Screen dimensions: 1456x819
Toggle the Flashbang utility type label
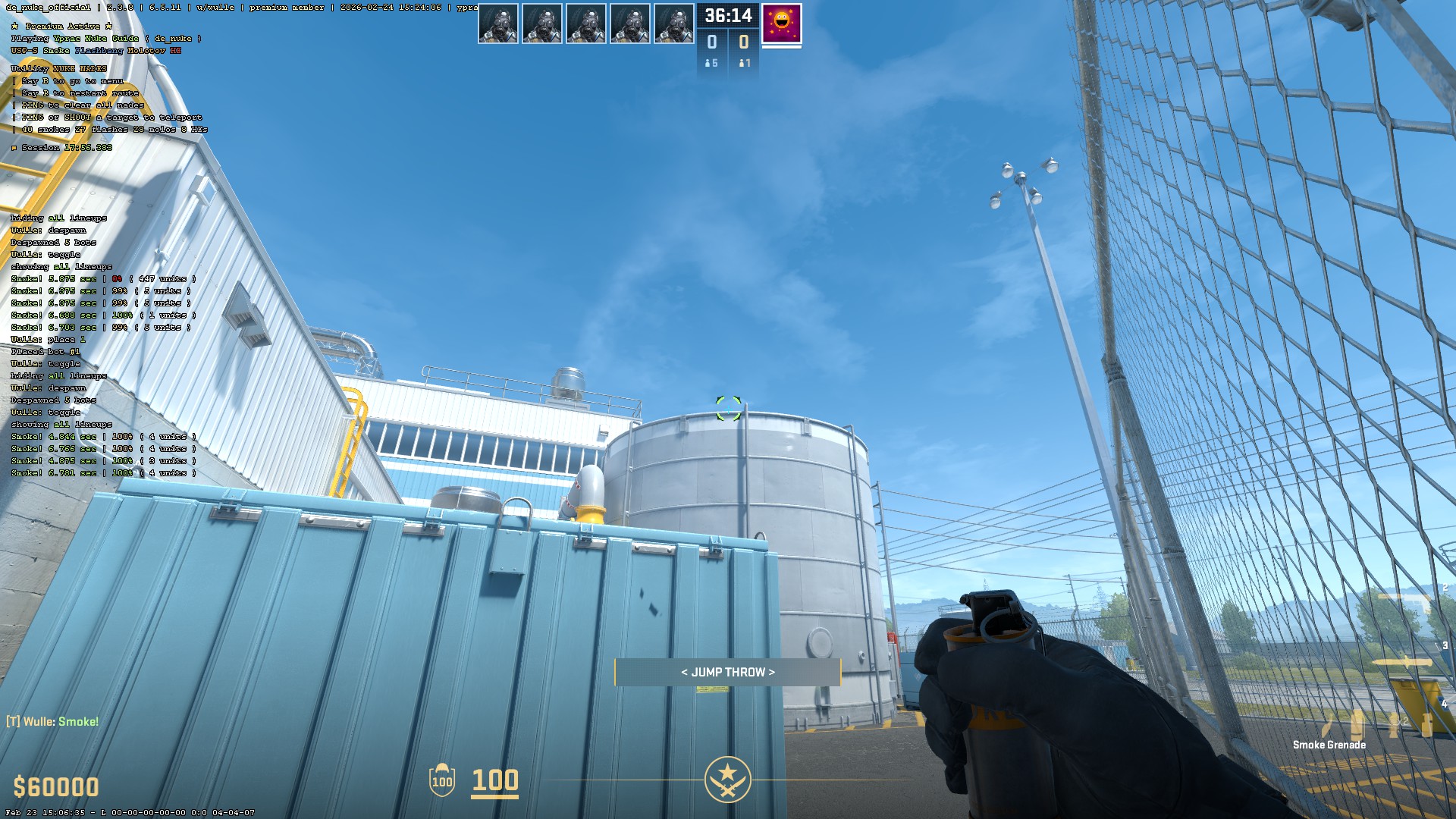click(99, 51)
